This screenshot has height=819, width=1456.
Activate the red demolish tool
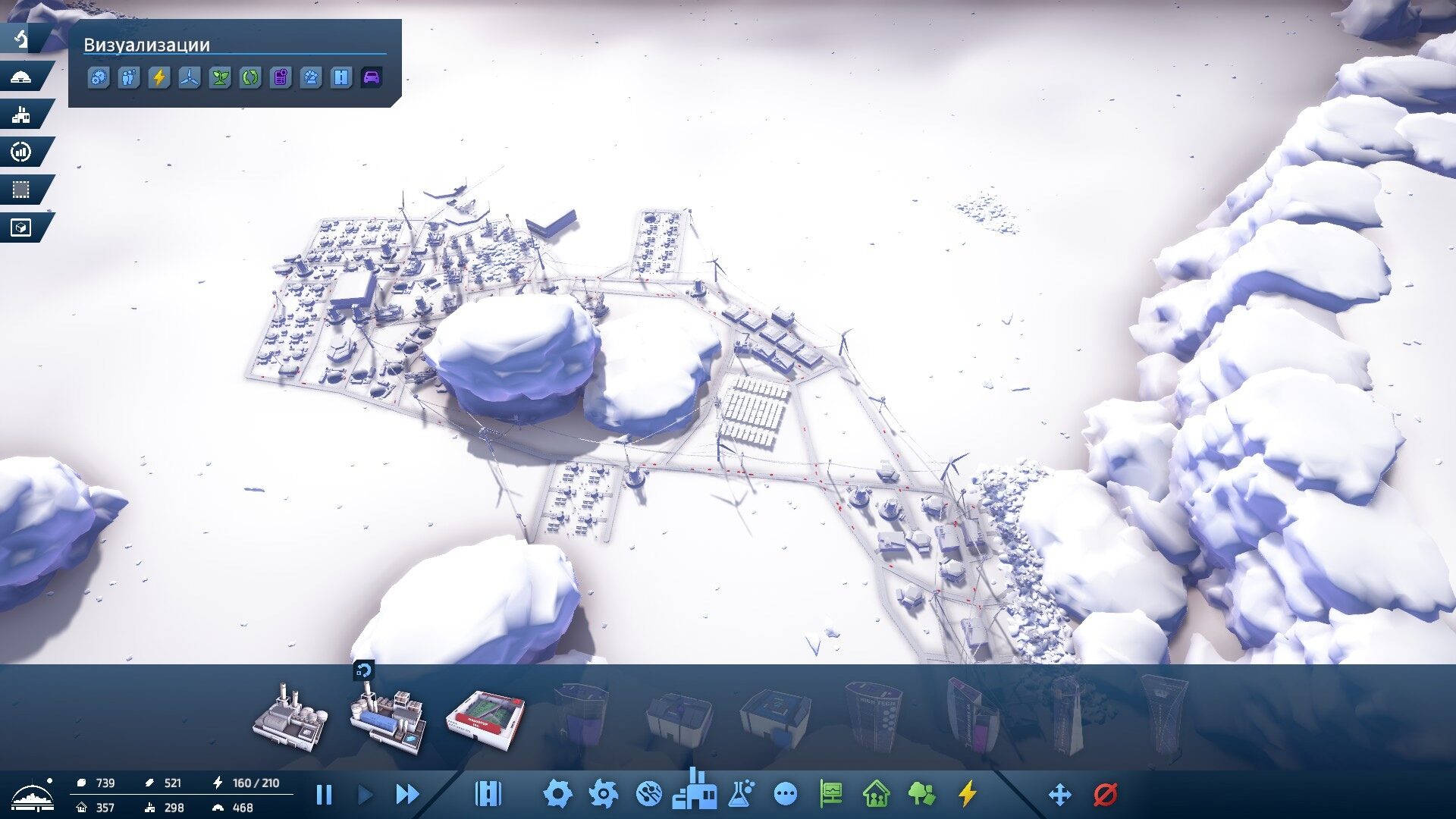1106,795
